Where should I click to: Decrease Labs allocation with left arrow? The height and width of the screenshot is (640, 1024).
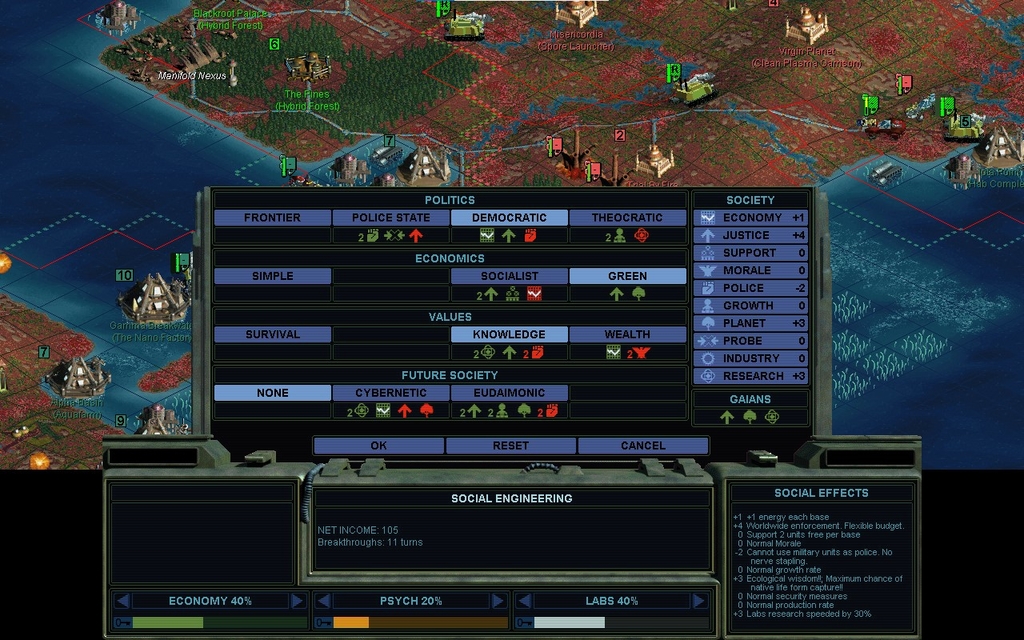523,601
